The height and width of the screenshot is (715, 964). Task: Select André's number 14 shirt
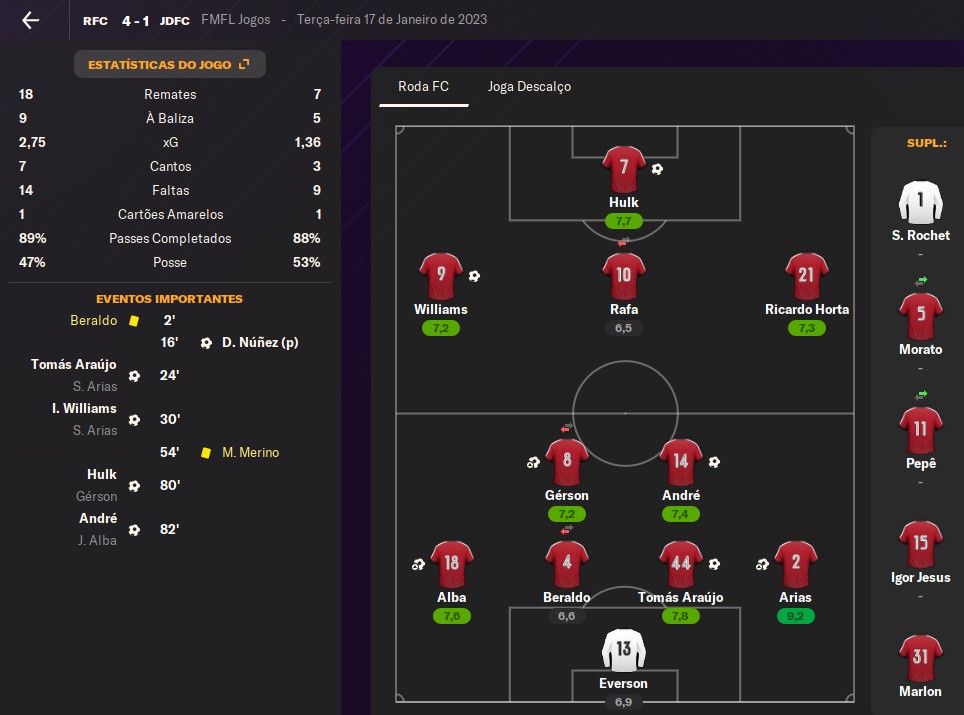[x=681, y=462]
